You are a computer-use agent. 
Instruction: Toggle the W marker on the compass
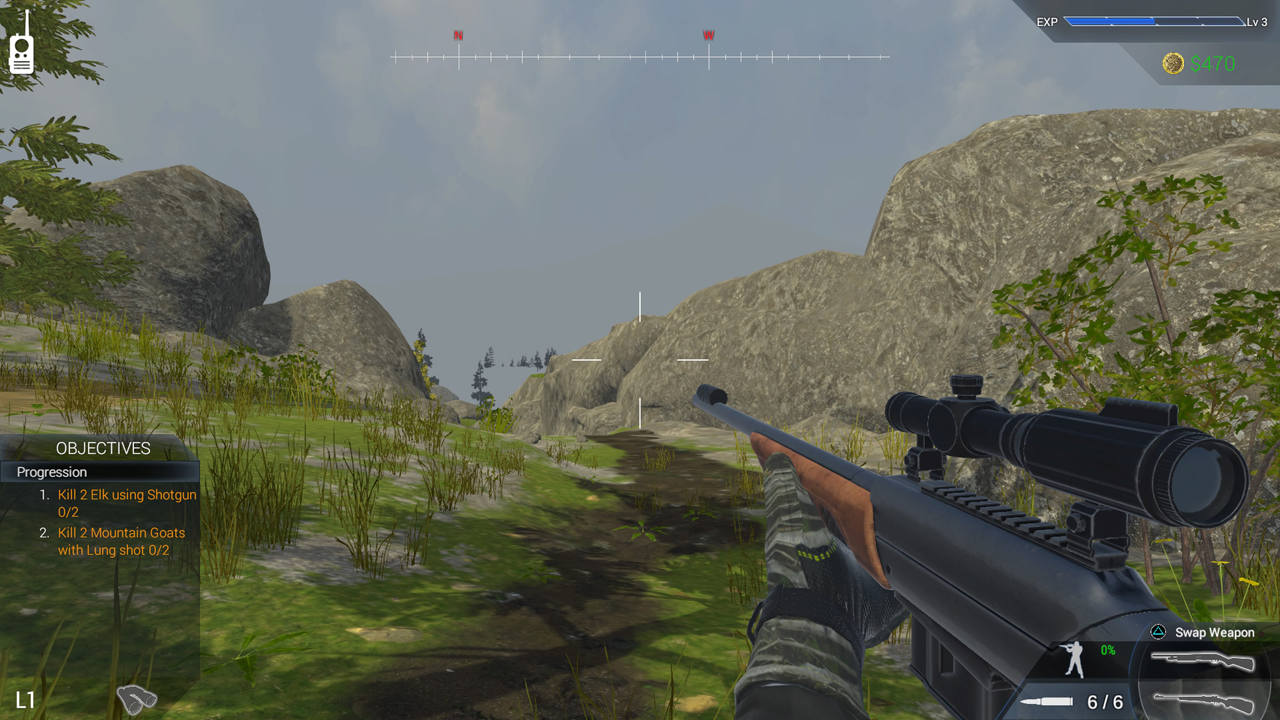point(708,34)
